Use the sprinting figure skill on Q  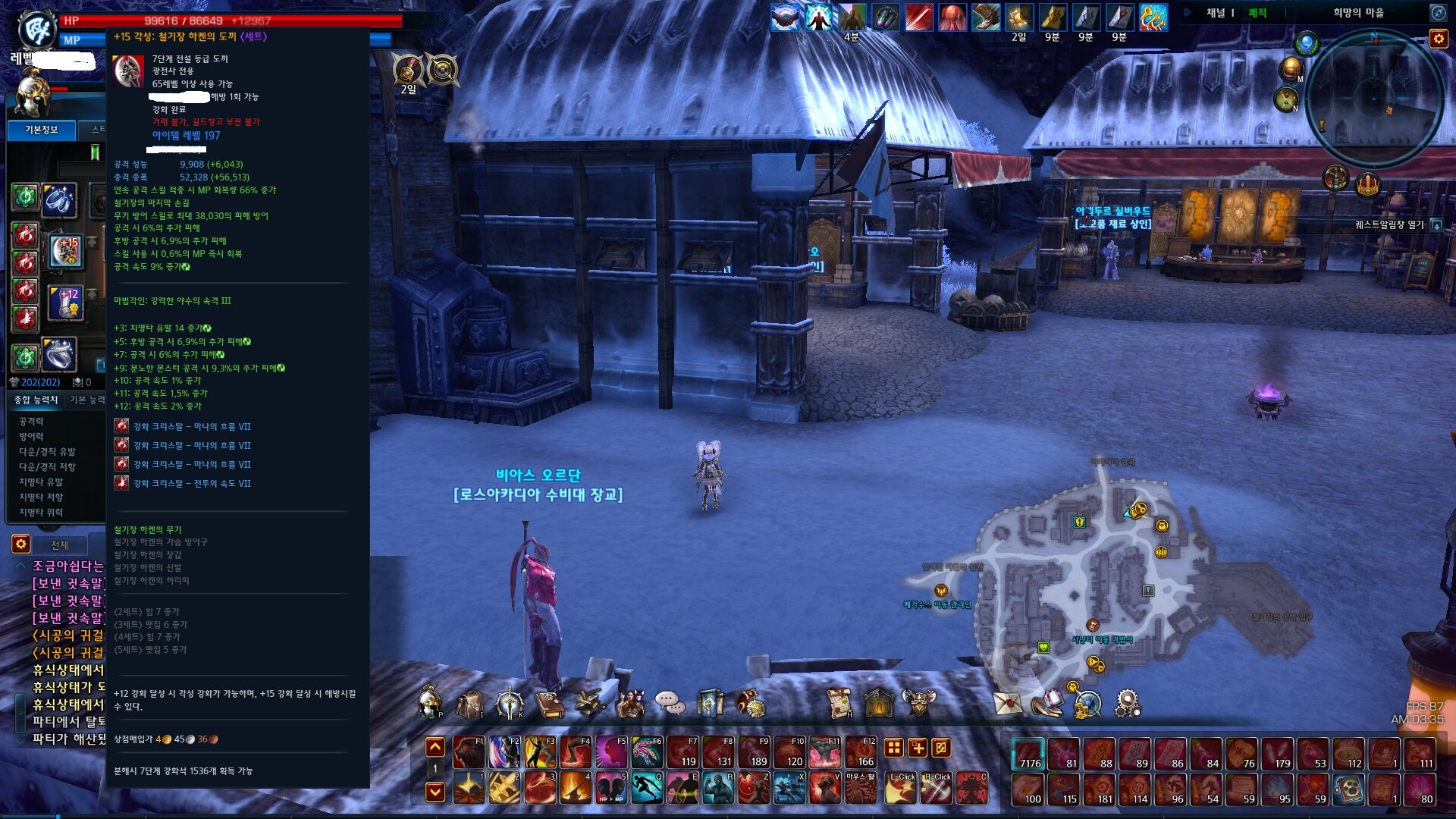click(647, 788)
